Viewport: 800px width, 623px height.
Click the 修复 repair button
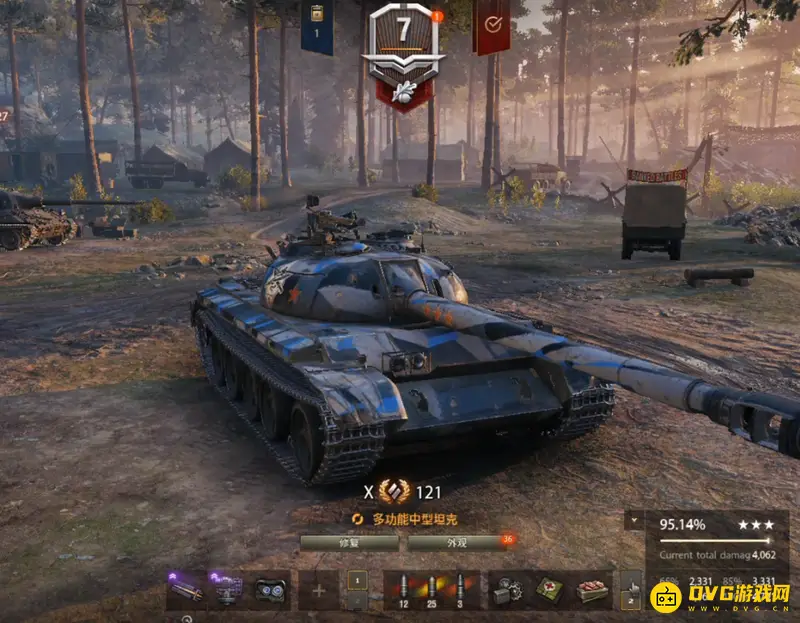348,542
